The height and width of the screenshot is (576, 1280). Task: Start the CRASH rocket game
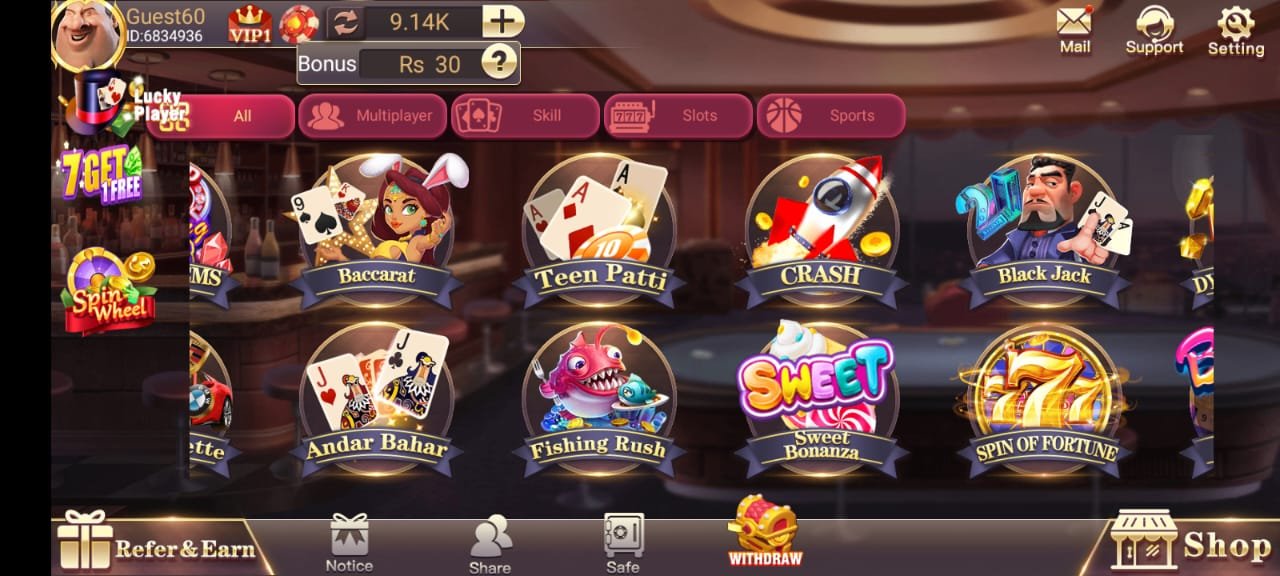(x=821, y=232)
